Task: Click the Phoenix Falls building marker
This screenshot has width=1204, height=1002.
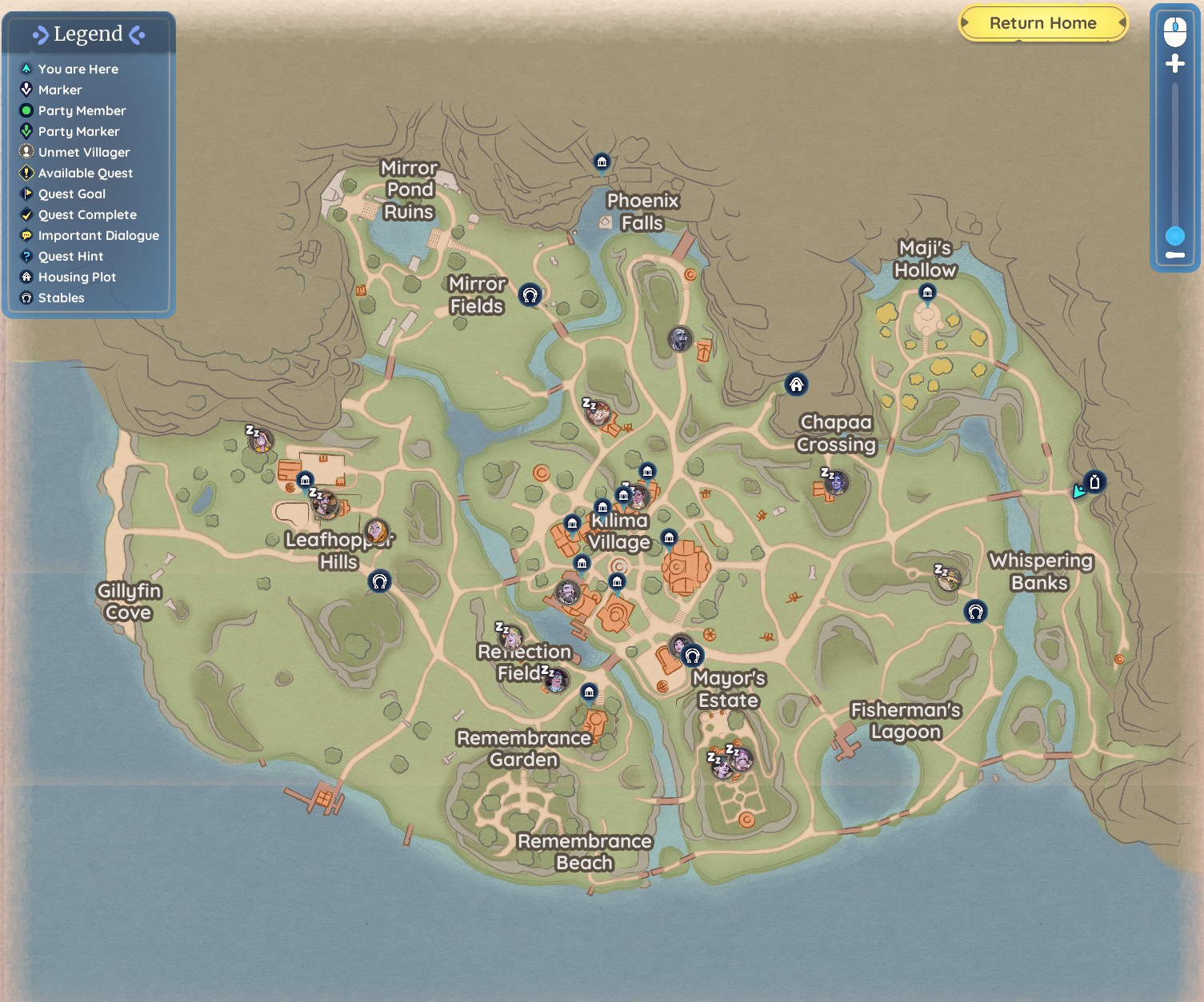Action: tap(602, 163)
